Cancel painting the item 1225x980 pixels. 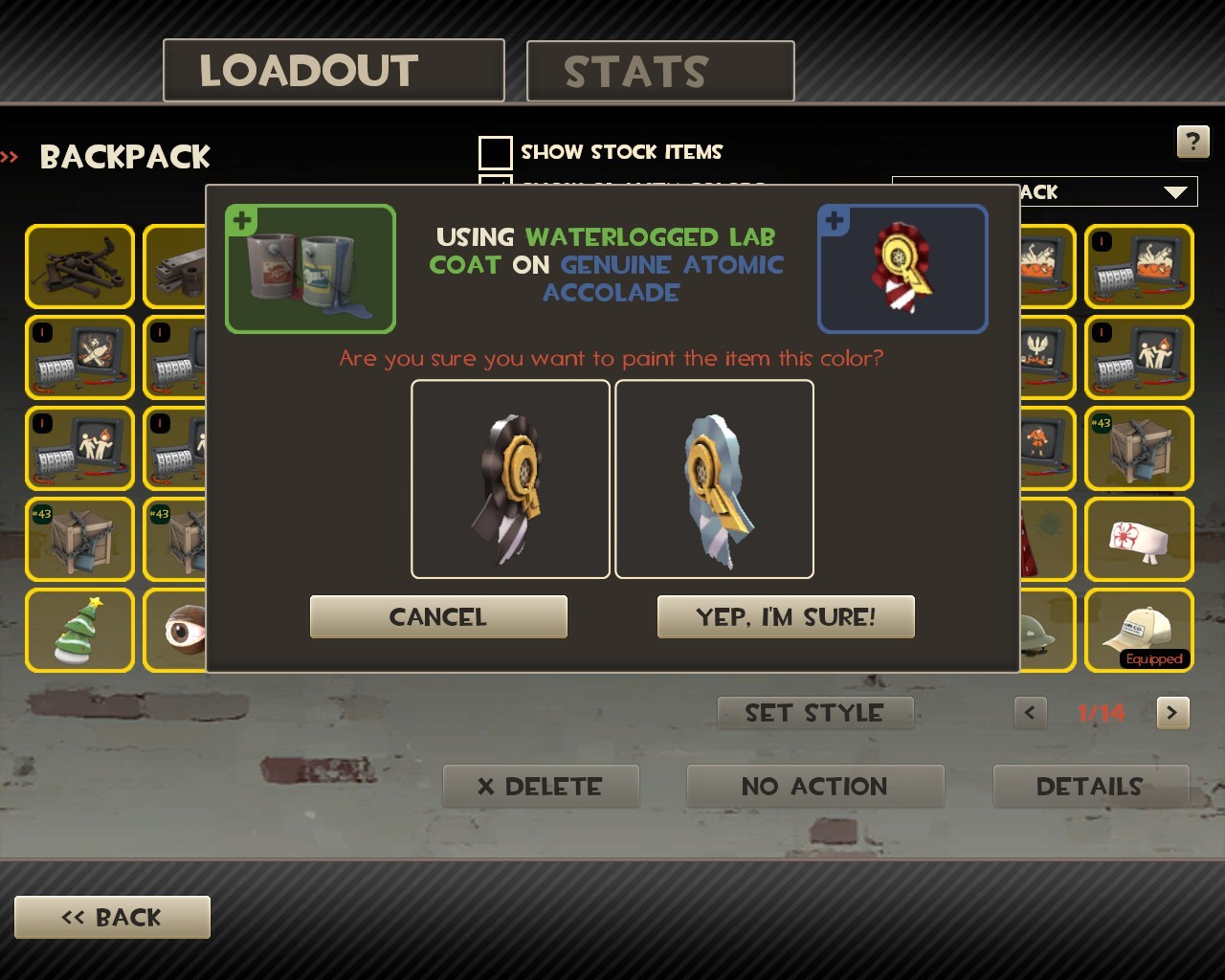coord(438,617)
